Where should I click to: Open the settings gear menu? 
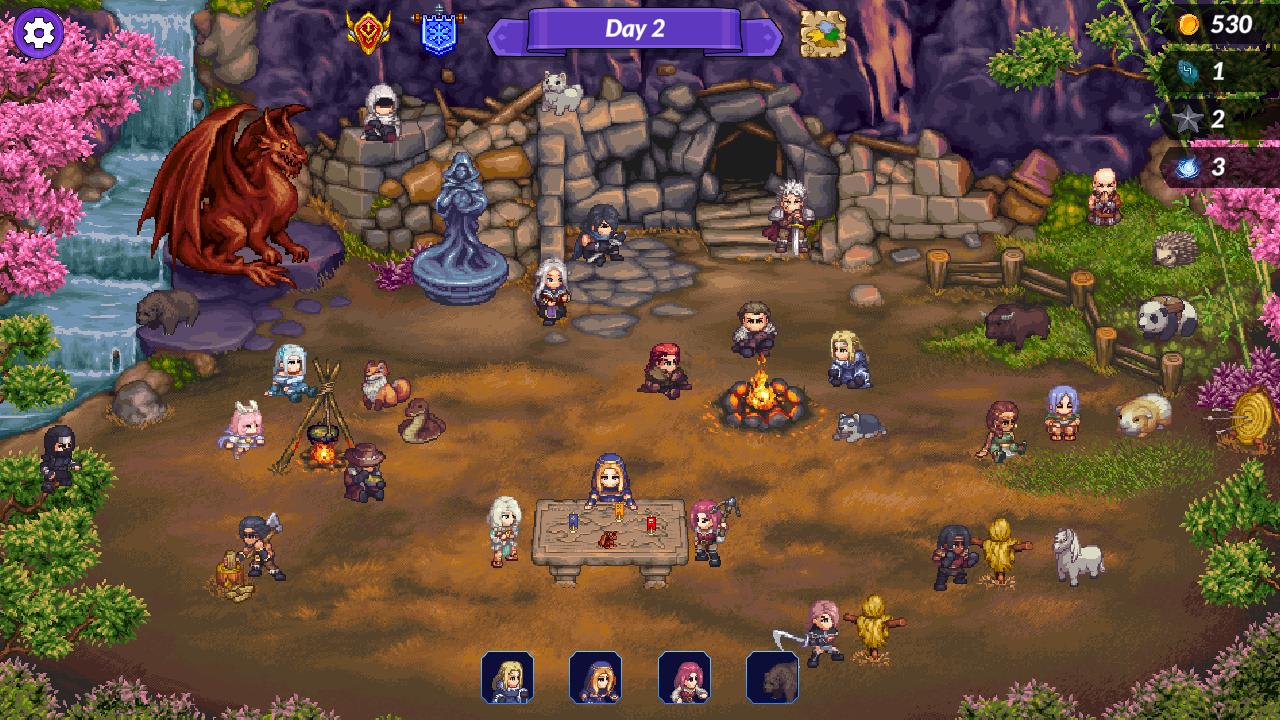coord(37,33)
